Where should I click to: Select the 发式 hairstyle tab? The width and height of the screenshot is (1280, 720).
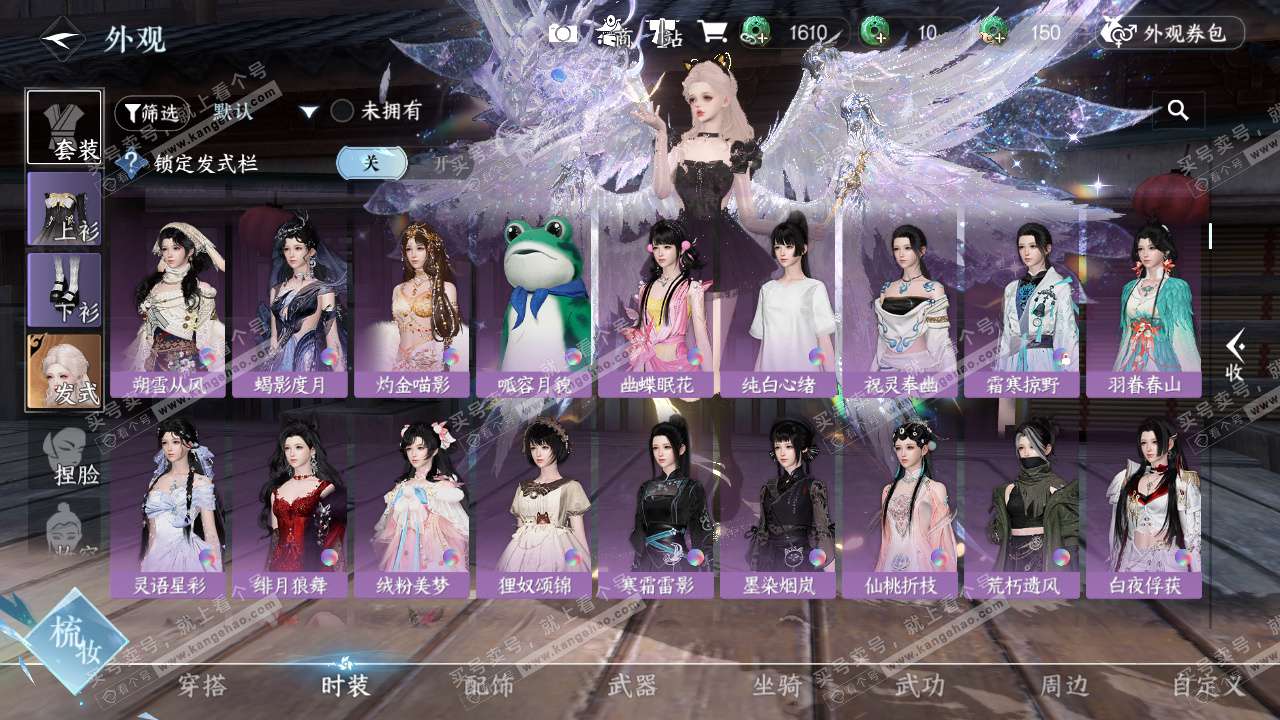tap(64, 371)
